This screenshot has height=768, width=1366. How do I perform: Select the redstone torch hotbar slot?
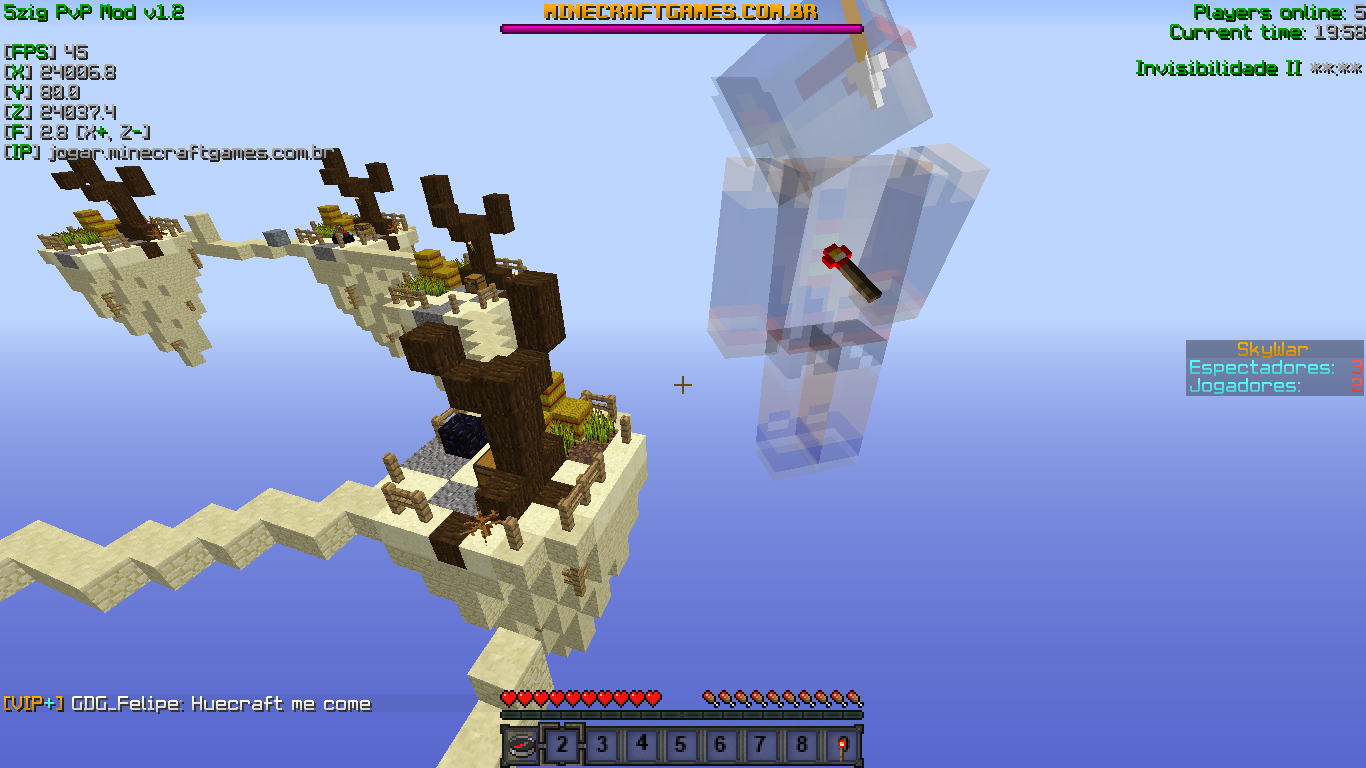click(x=842, y=745)
